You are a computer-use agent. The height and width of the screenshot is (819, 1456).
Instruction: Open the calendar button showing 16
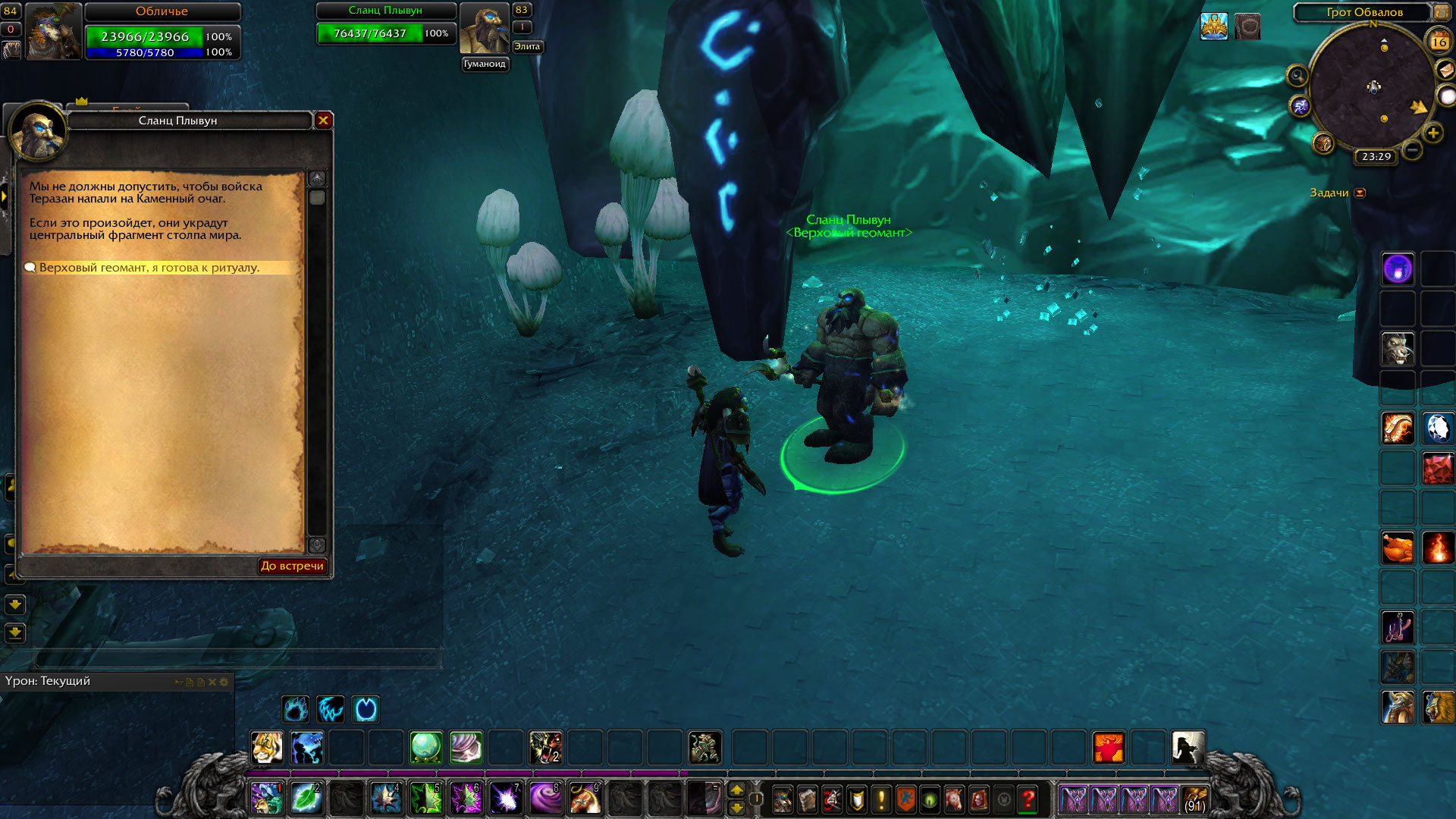point(1439,42)
